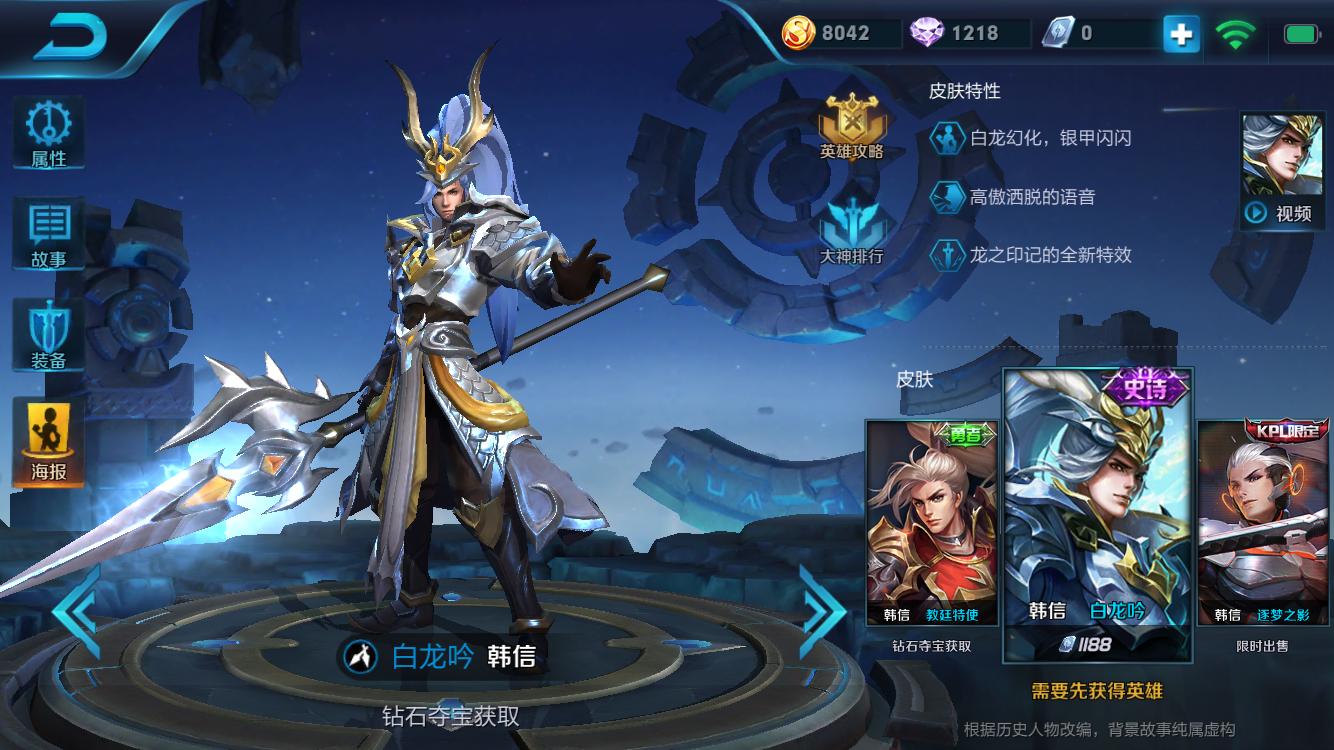Open the 故事 story tab

point(48,234)
